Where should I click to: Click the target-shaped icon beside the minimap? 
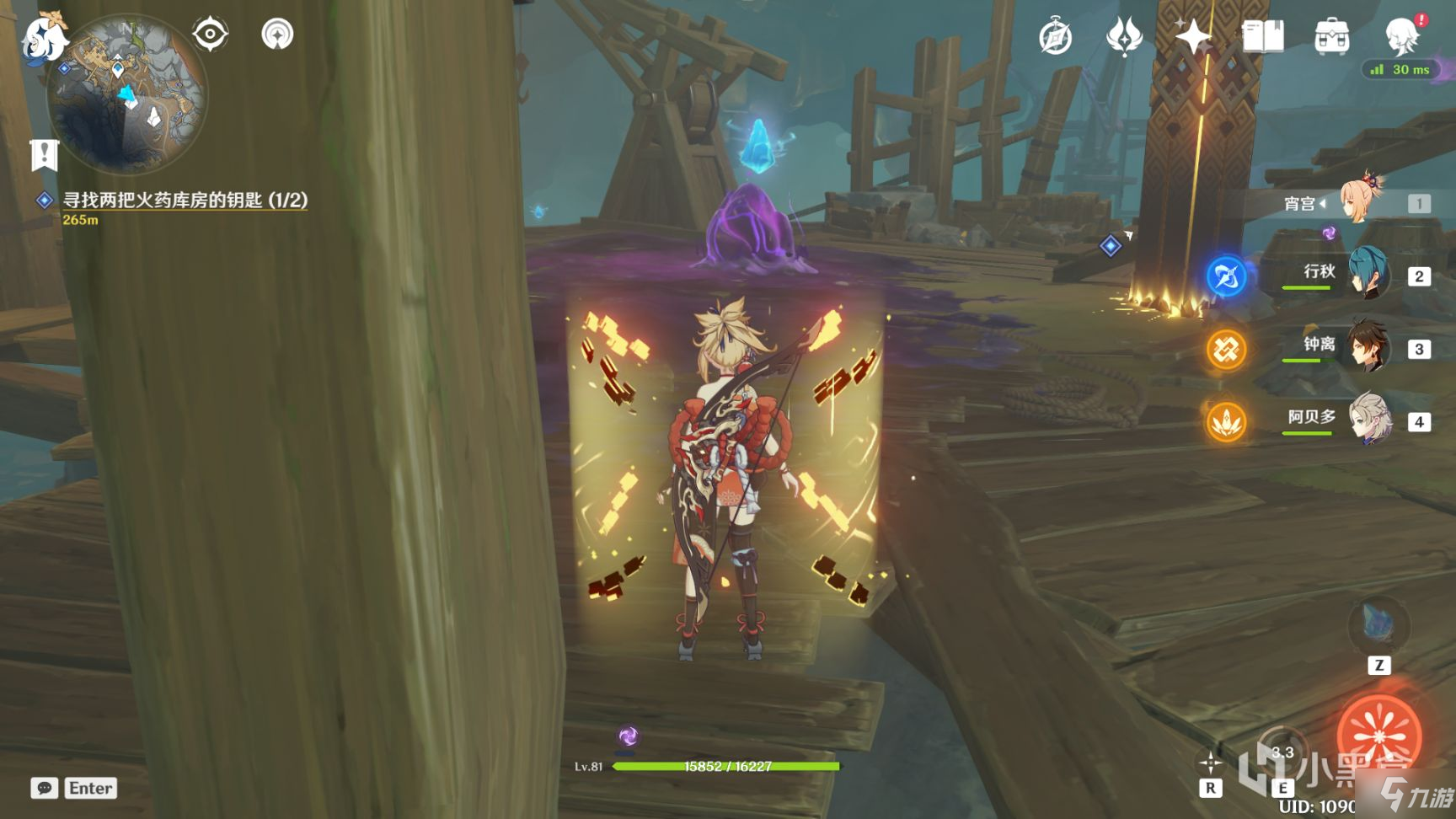pos(210,35)
